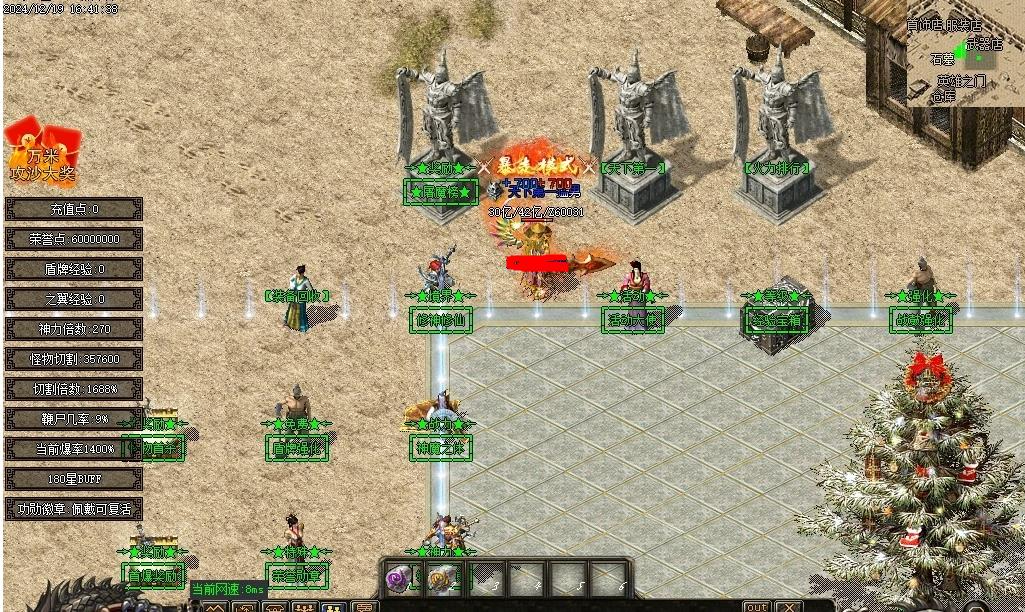The width and height of the screenshot is (1025, 612).
Task: Use the golden scroll in hotbar slot 2
Action: point(442,578)
